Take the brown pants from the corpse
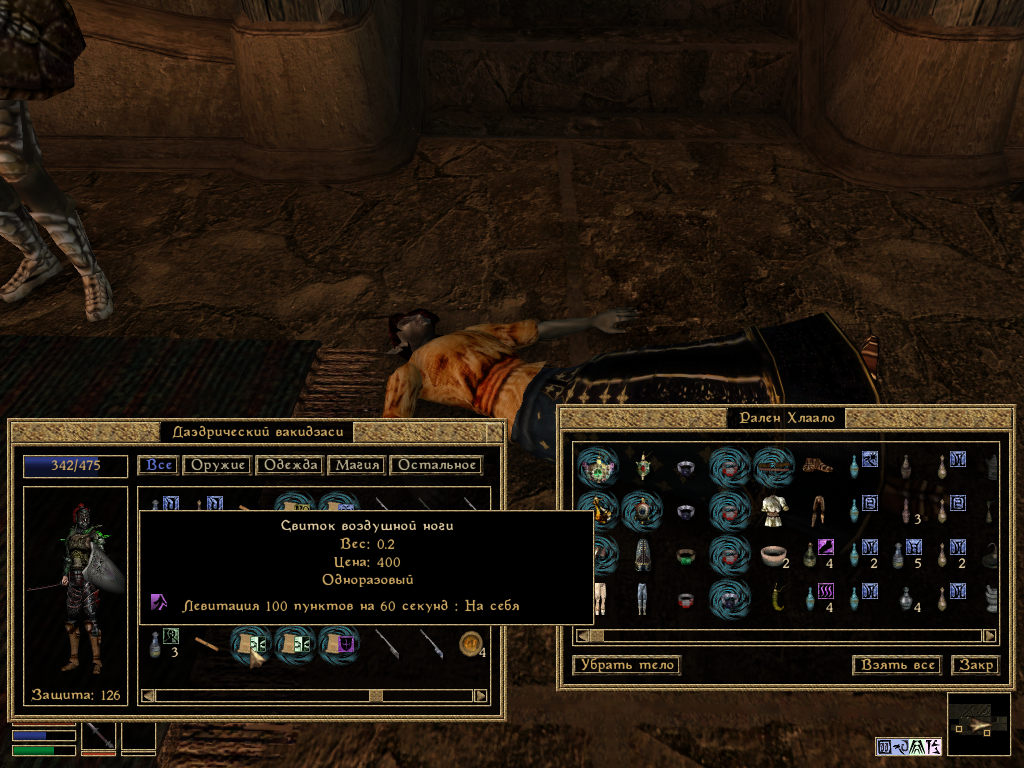Image resolution: width=1024 pixels, height=768 pixels. 816,510
